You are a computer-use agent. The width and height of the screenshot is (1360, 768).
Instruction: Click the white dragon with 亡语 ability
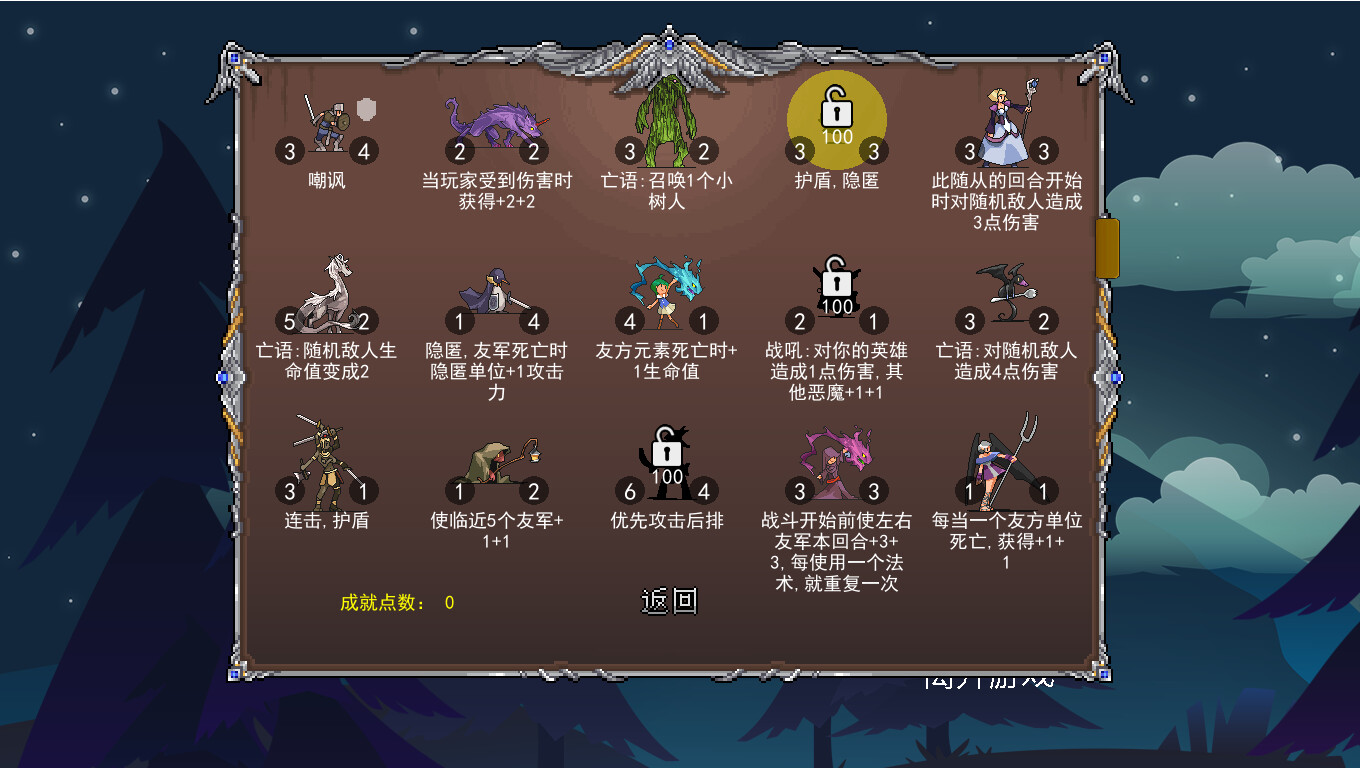coord(330,290)
